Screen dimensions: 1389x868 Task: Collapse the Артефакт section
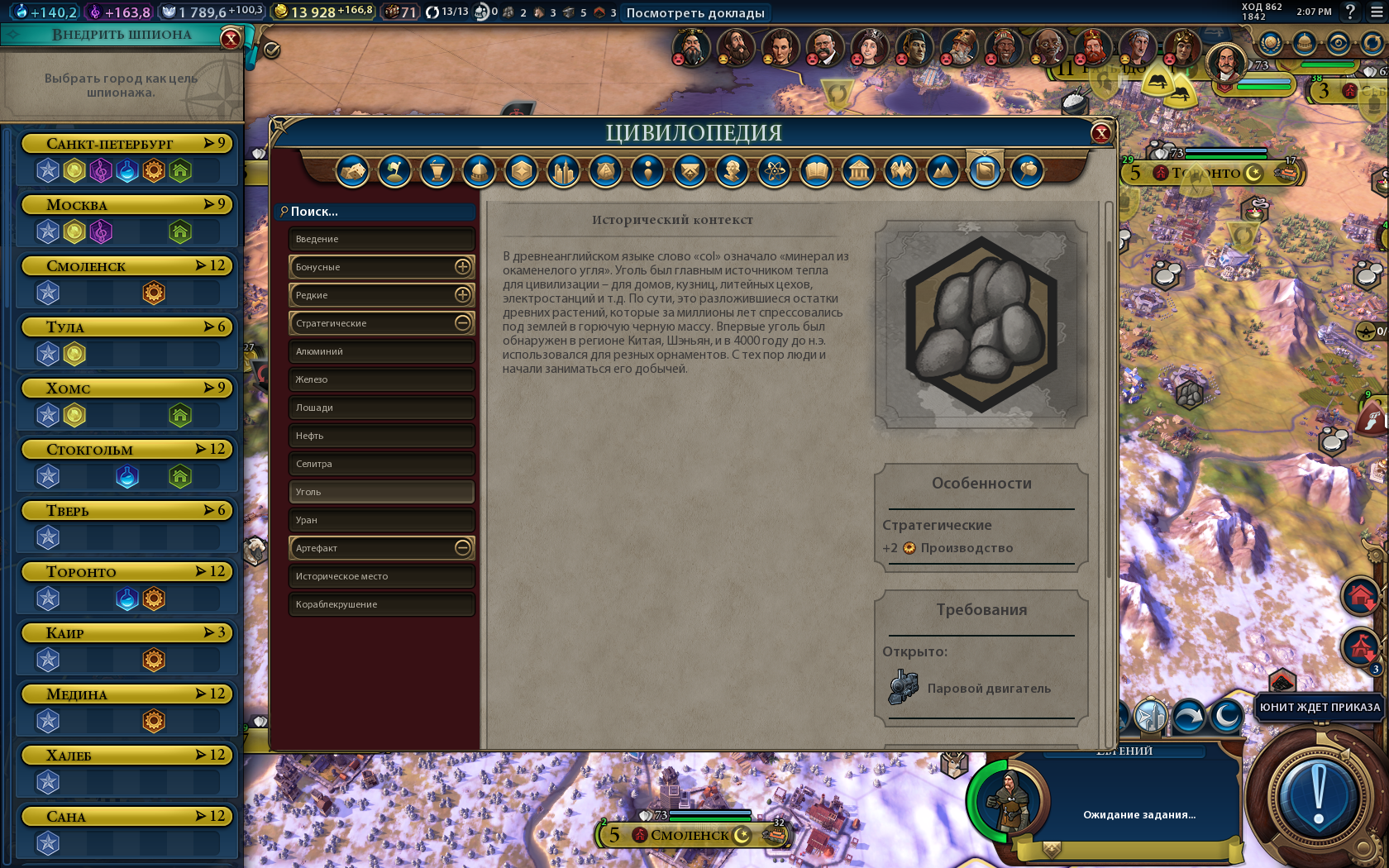click(x=462, y=548)
